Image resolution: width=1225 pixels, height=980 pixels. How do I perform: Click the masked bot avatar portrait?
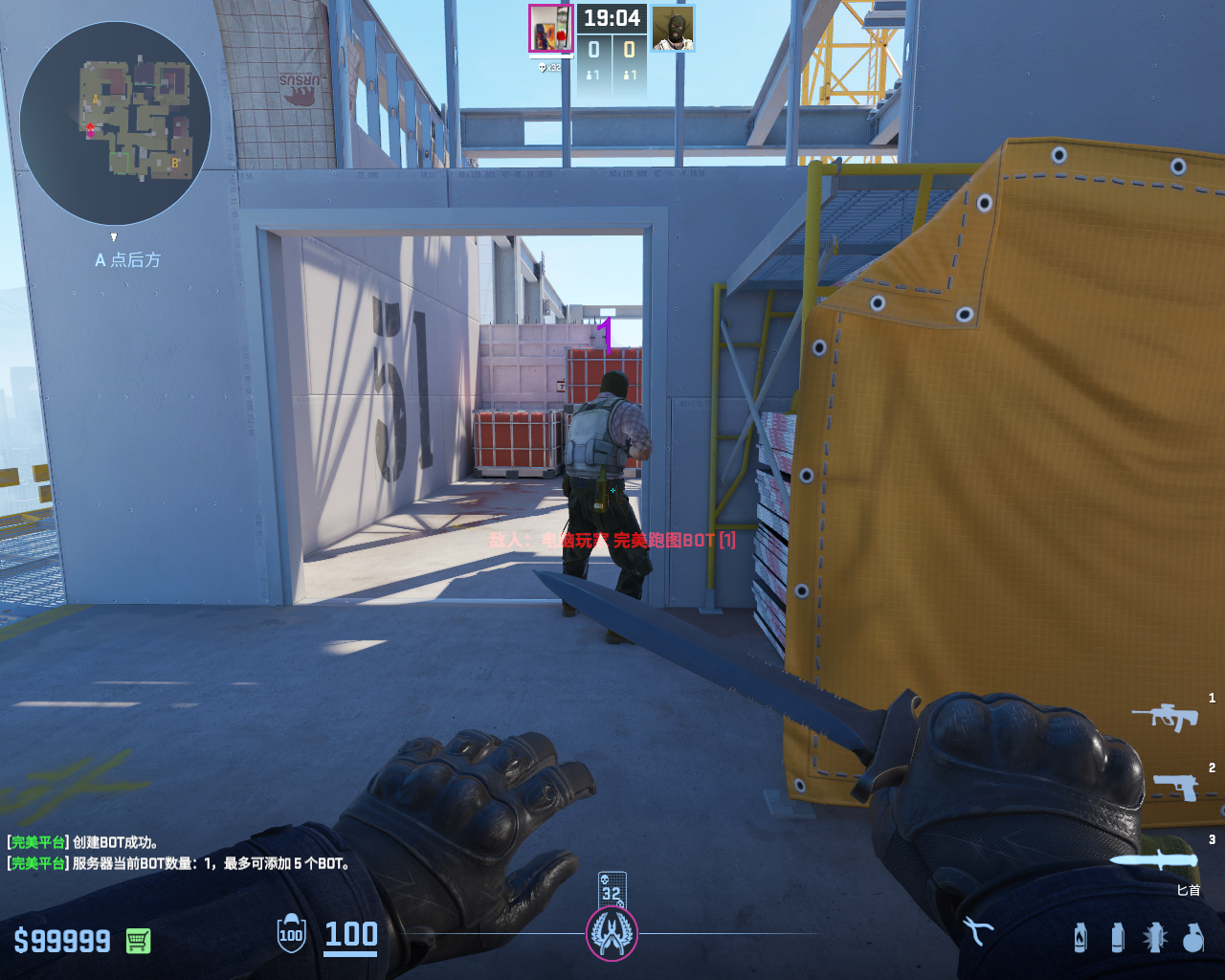click(673, 29)
